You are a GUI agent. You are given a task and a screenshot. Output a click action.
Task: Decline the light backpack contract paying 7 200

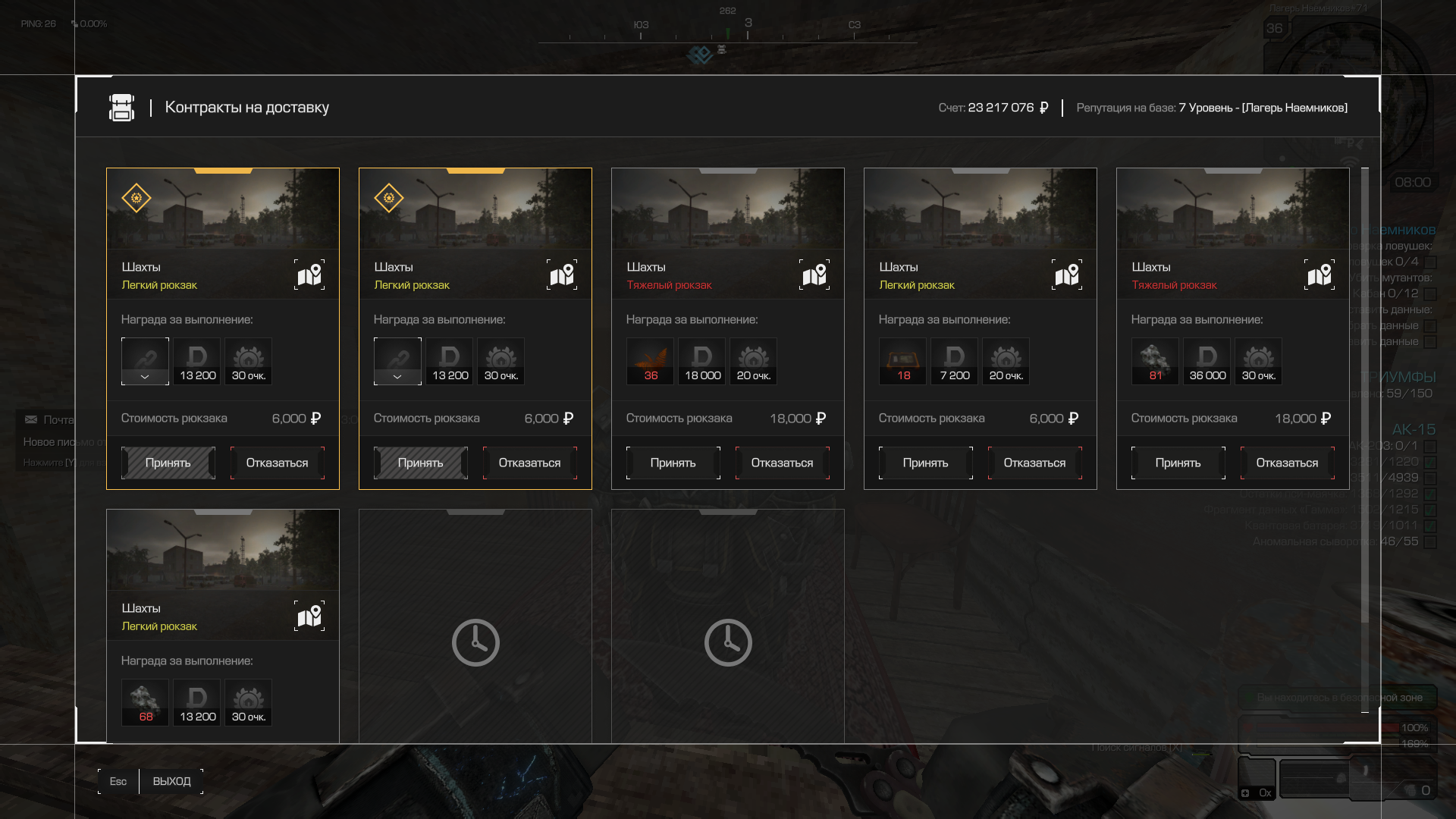tap(1034, 463)
